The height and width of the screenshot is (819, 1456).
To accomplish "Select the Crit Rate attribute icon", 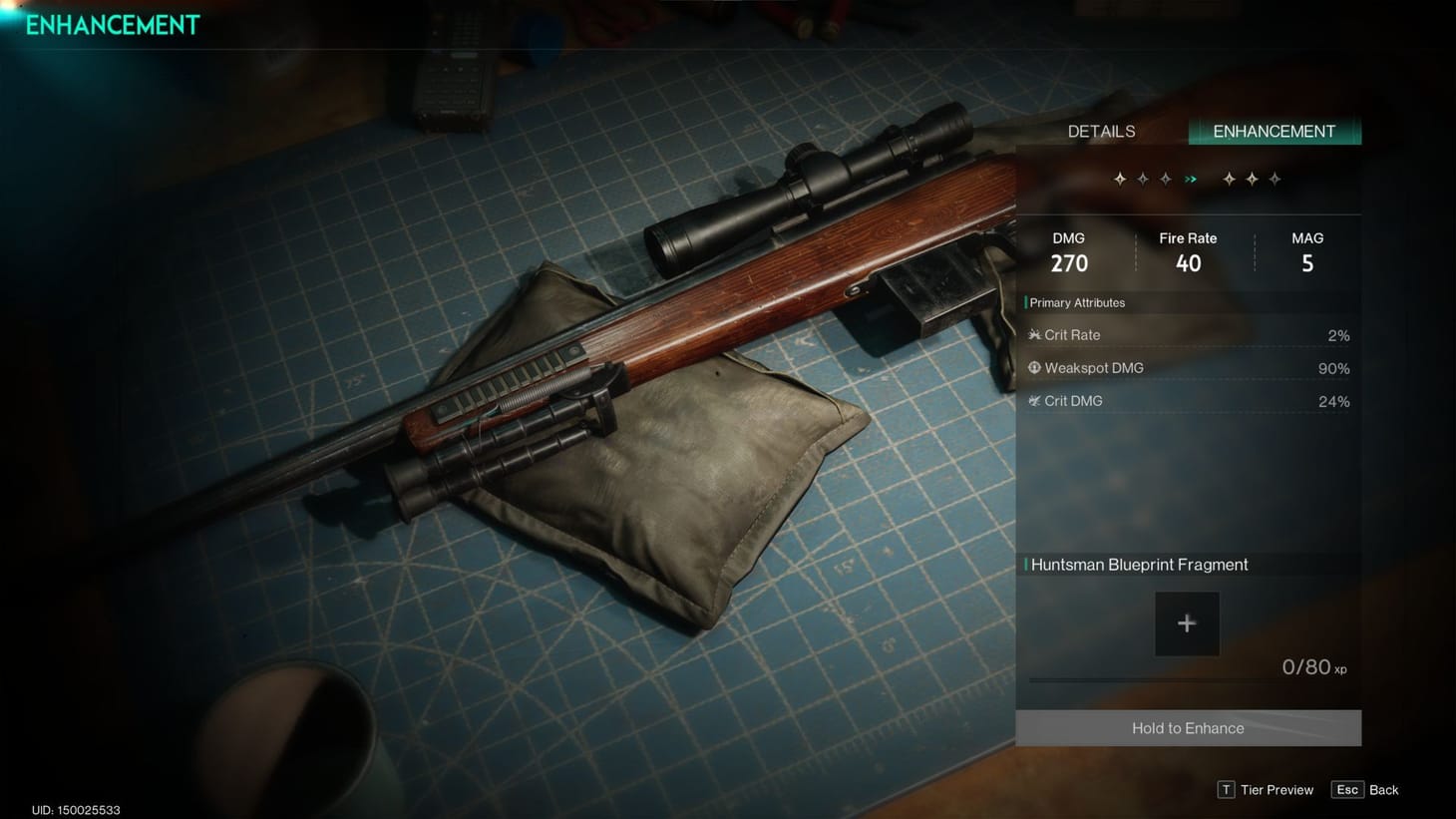I will coord(1035,334).
